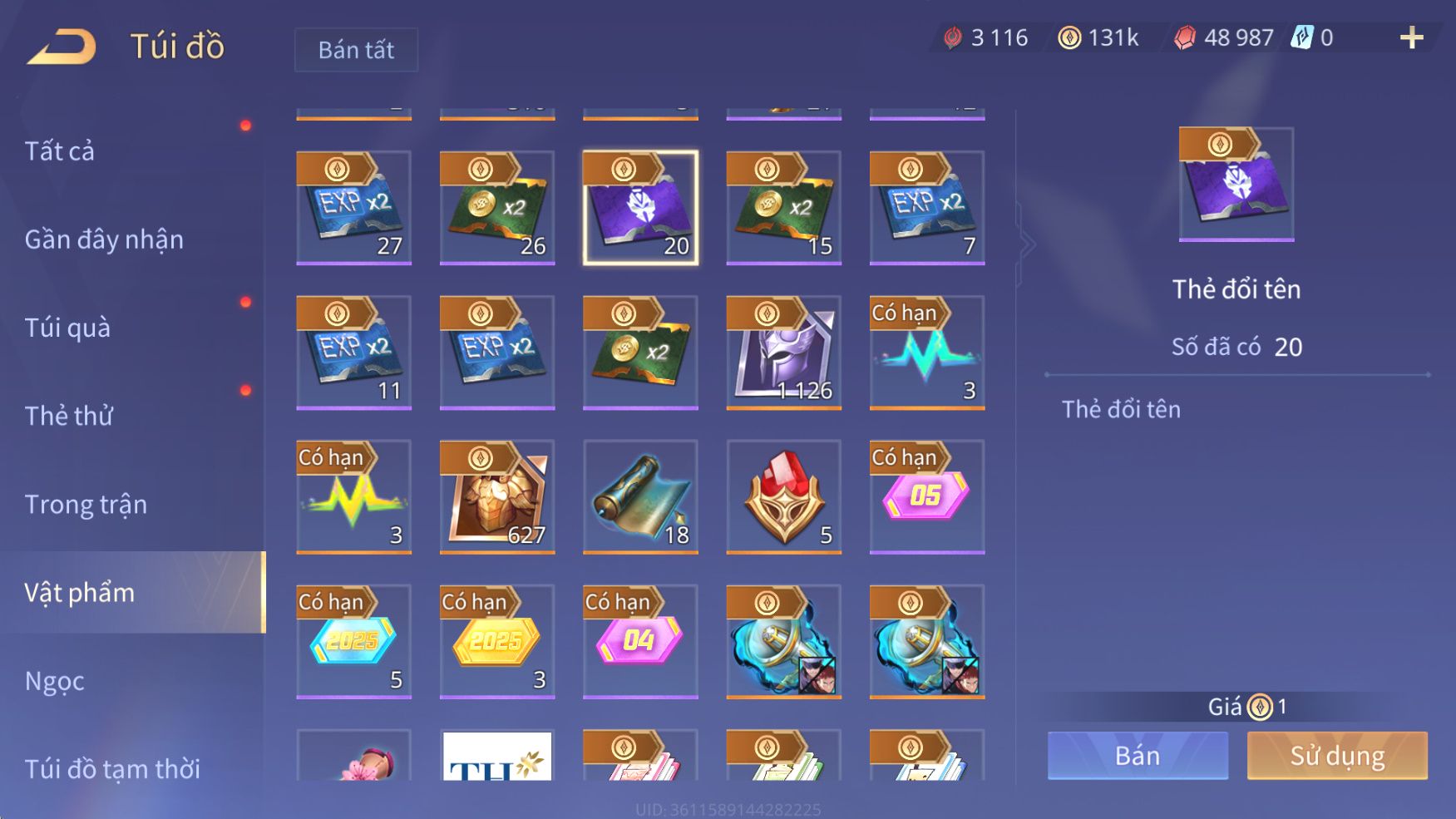
Task: Switch to the Tất cả tab
Action: [60, 151]
